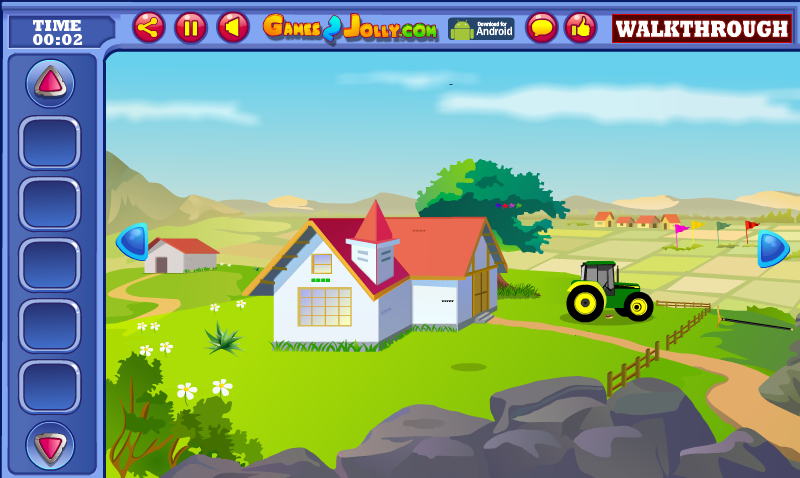Image resolution: width=800 pixels, height=478 pixels.
Task: Move inventory down with the pink down arrow
Action: pos(50,445)
